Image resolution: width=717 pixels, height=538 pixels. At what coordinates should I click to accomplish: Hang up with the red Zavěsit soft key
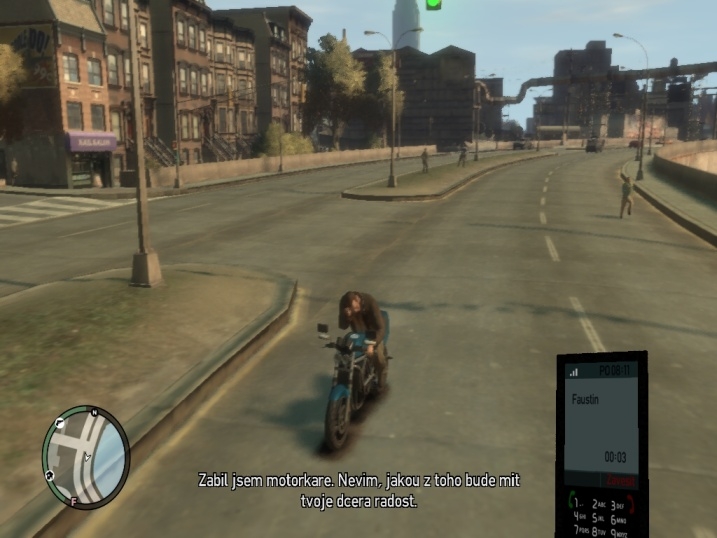click(621, 481)
